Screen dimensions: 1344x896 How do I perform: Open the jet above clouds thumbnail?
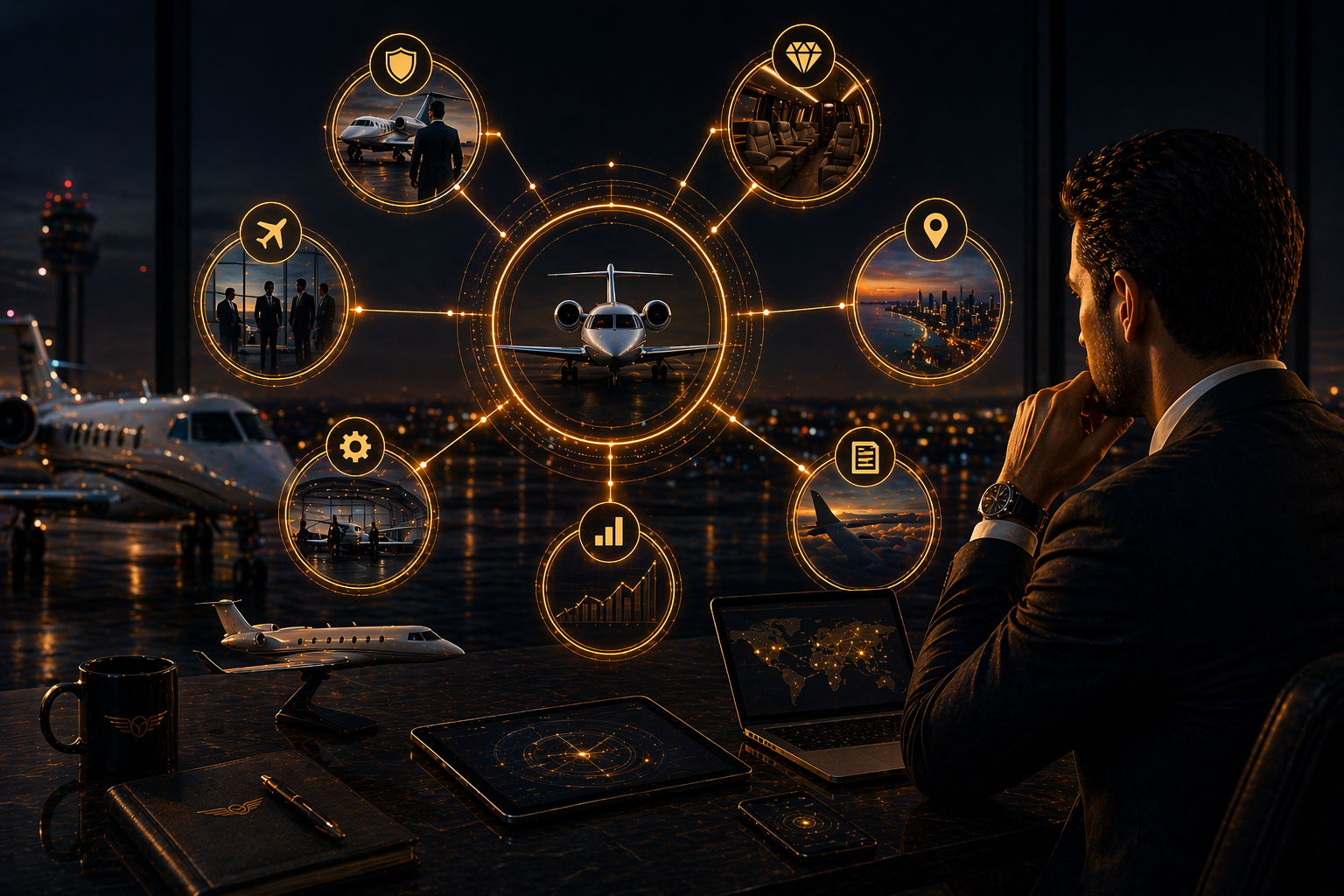point(862,530)
